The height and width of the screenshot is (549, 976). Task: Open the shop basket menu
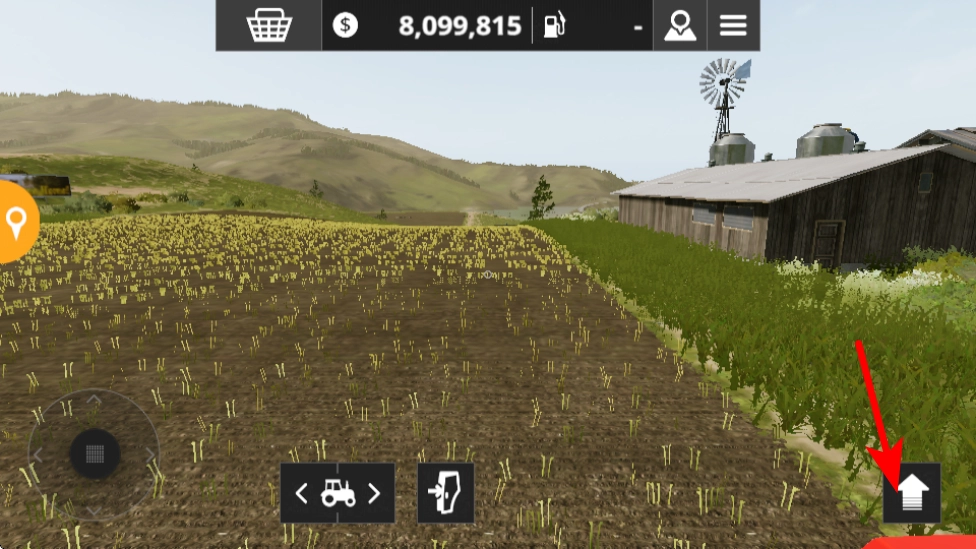[x=268, y=26]
